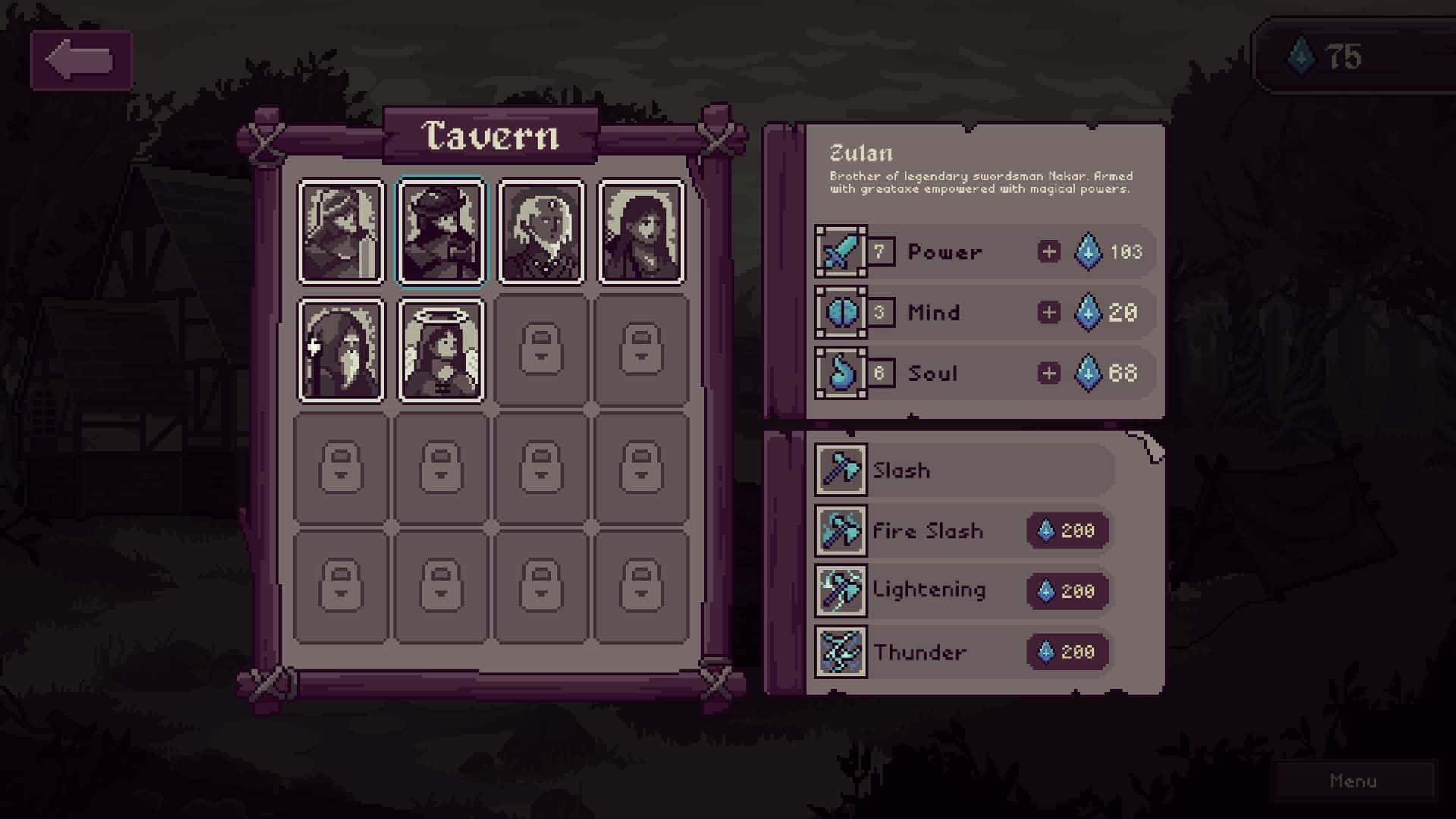This screenshot has height=819, width=1456.
Task: Upgrade Power with the plus button
Action: tap(1050, 252)
